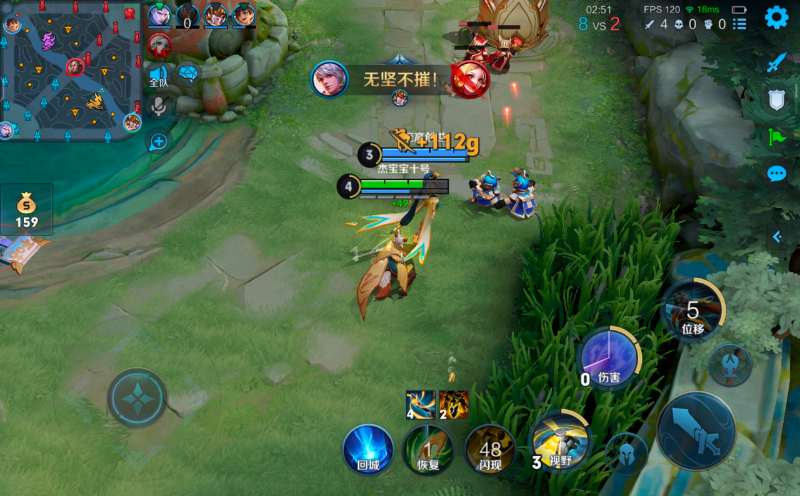Toggle the microphone mute icon
This screenshot has width=800, height=496.
point(158,106)
